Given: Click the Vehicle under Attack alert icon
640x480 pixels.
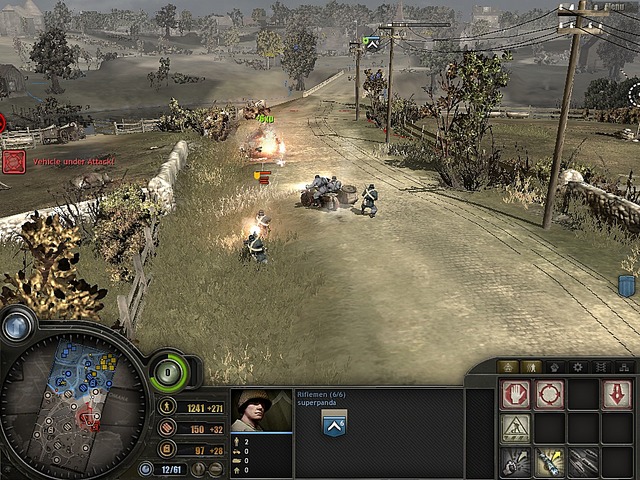Looking at the screenshot, I should (x=14, y=162).
